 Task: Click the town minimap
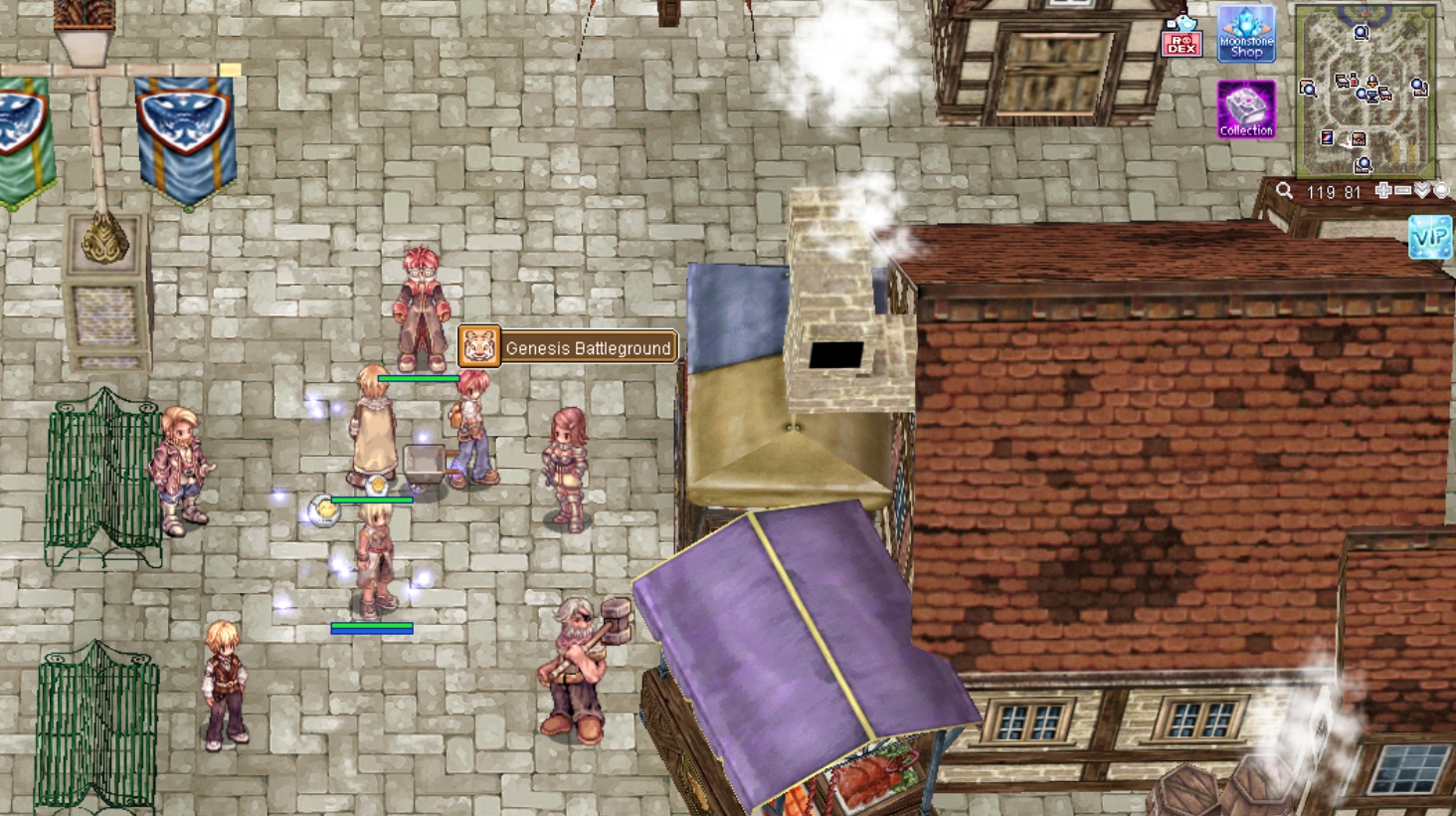click(1365, 90)
